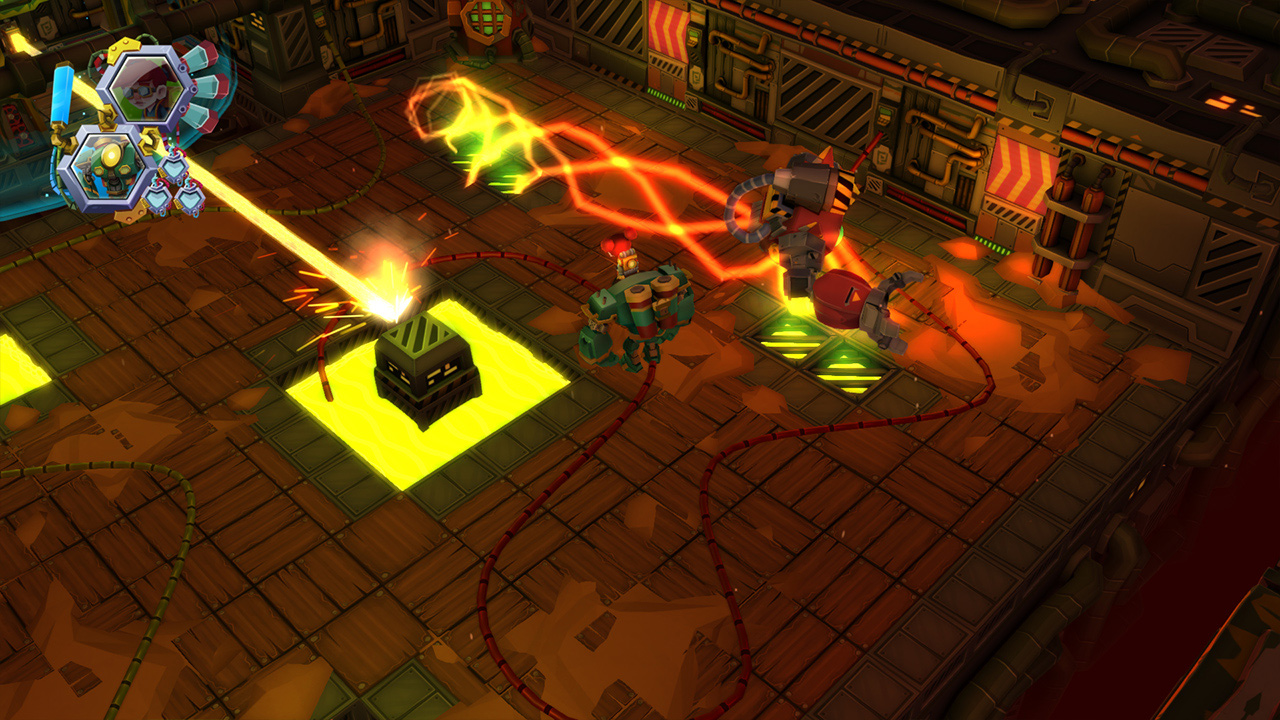Click the bottom-right heart icon
The height and width of the screenshot is (720, 1280).
[x=192, y=197]
